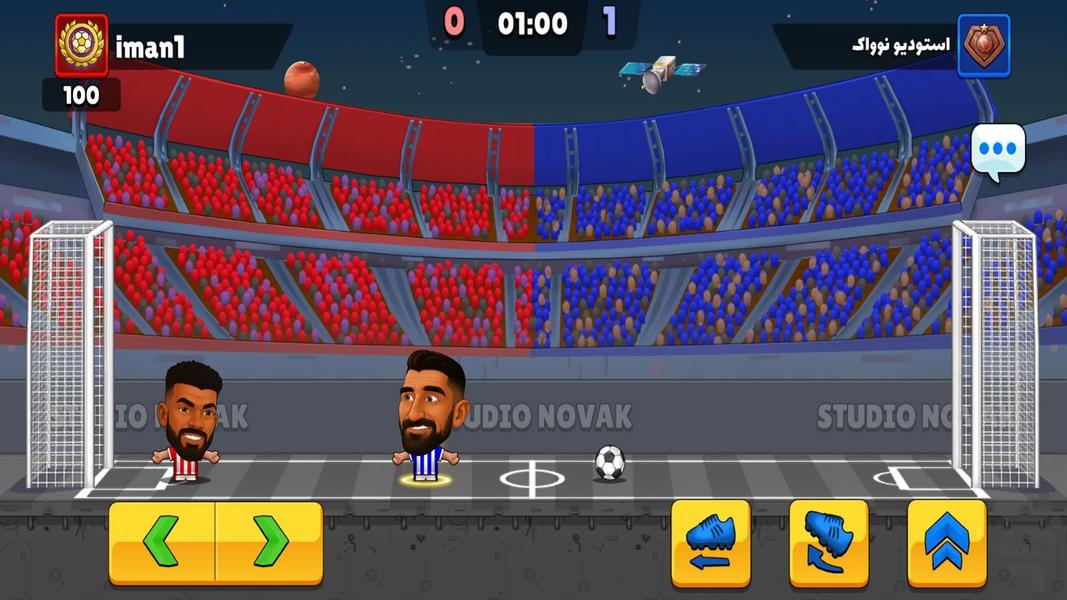Jump using the blue up-chevron button
The width and height of the screenshot is (1067, 600).
pyautogui.click(x=946, y=543)
